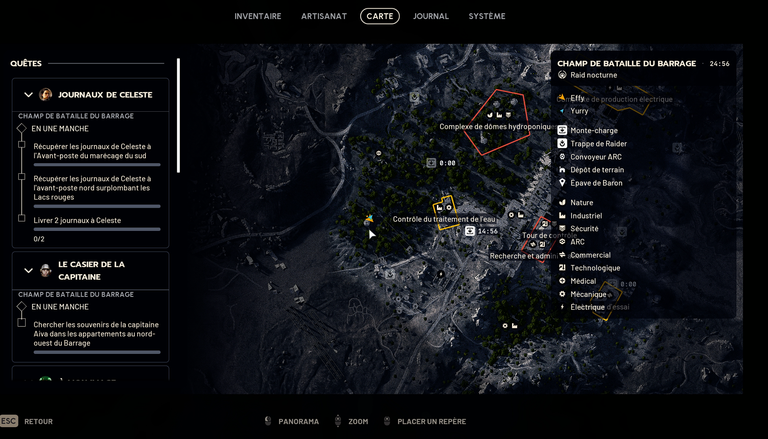This screenshot has width=768, height=439.
Task: Click the Contrôle du traitement de l'eau marker
Action: coord(443,219)
